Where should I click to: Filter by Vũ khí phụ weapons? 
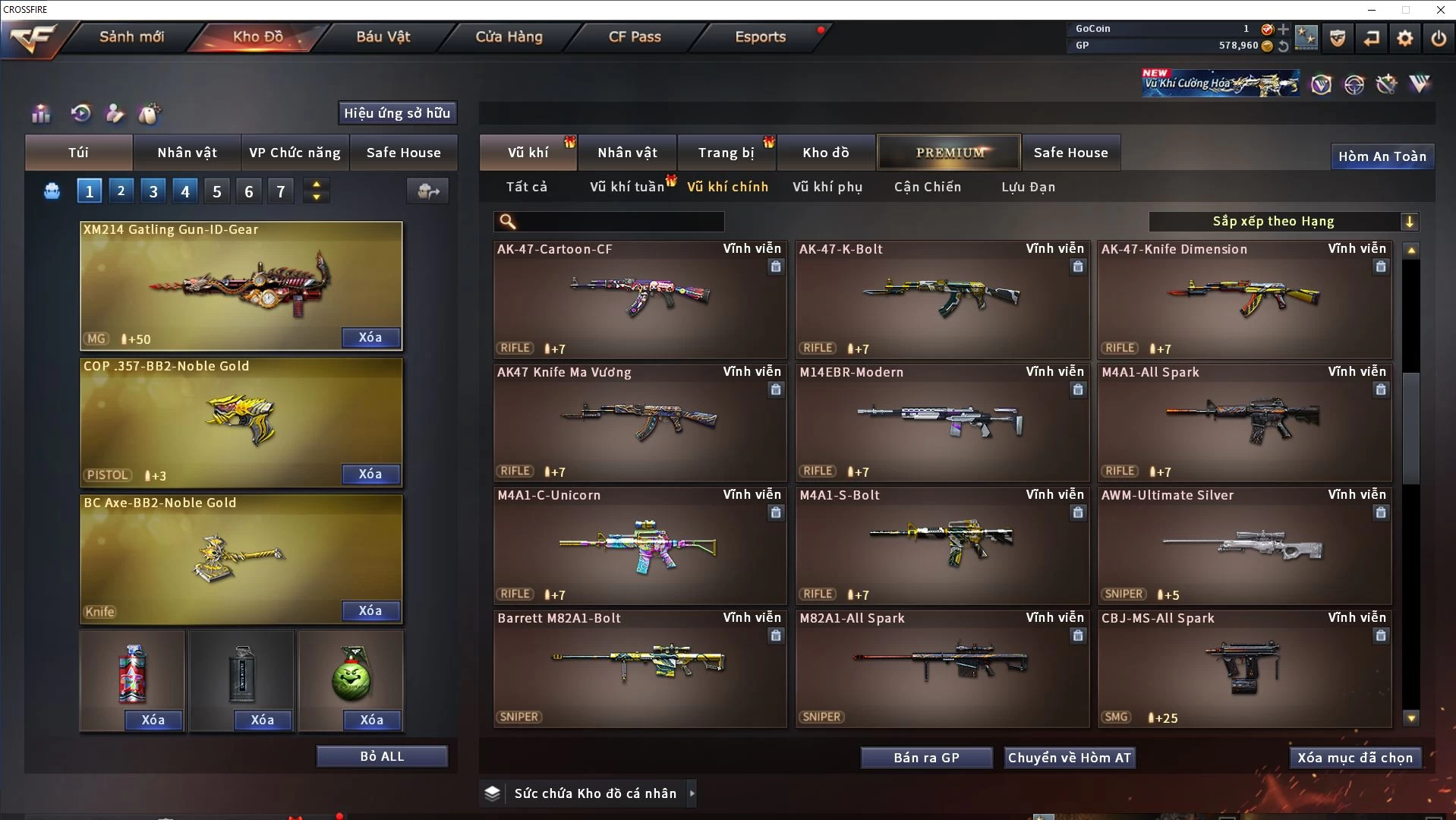point(827,187)
